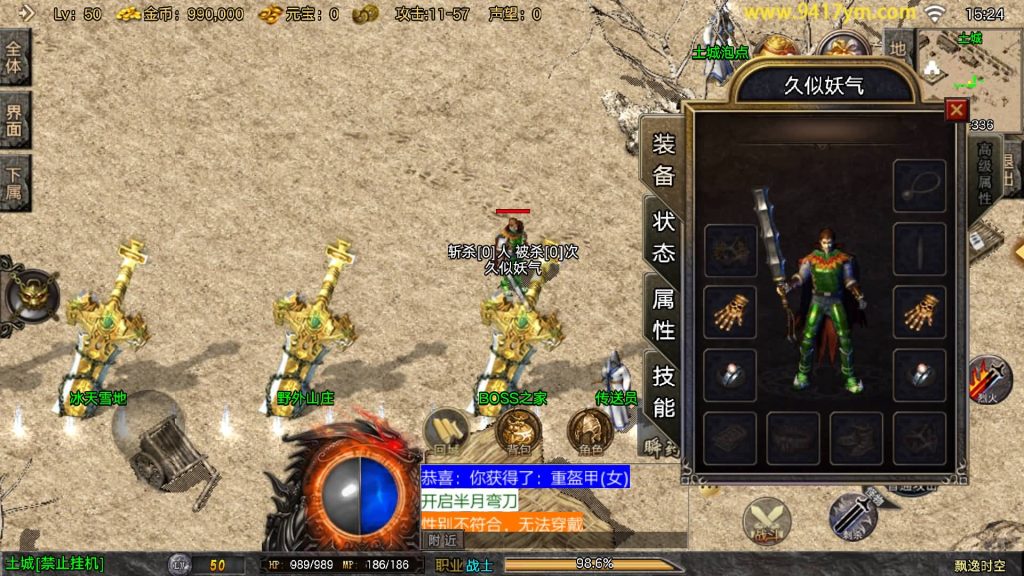Click the 界面 interface button
The image size is (1024, 576).
[15, 120]
